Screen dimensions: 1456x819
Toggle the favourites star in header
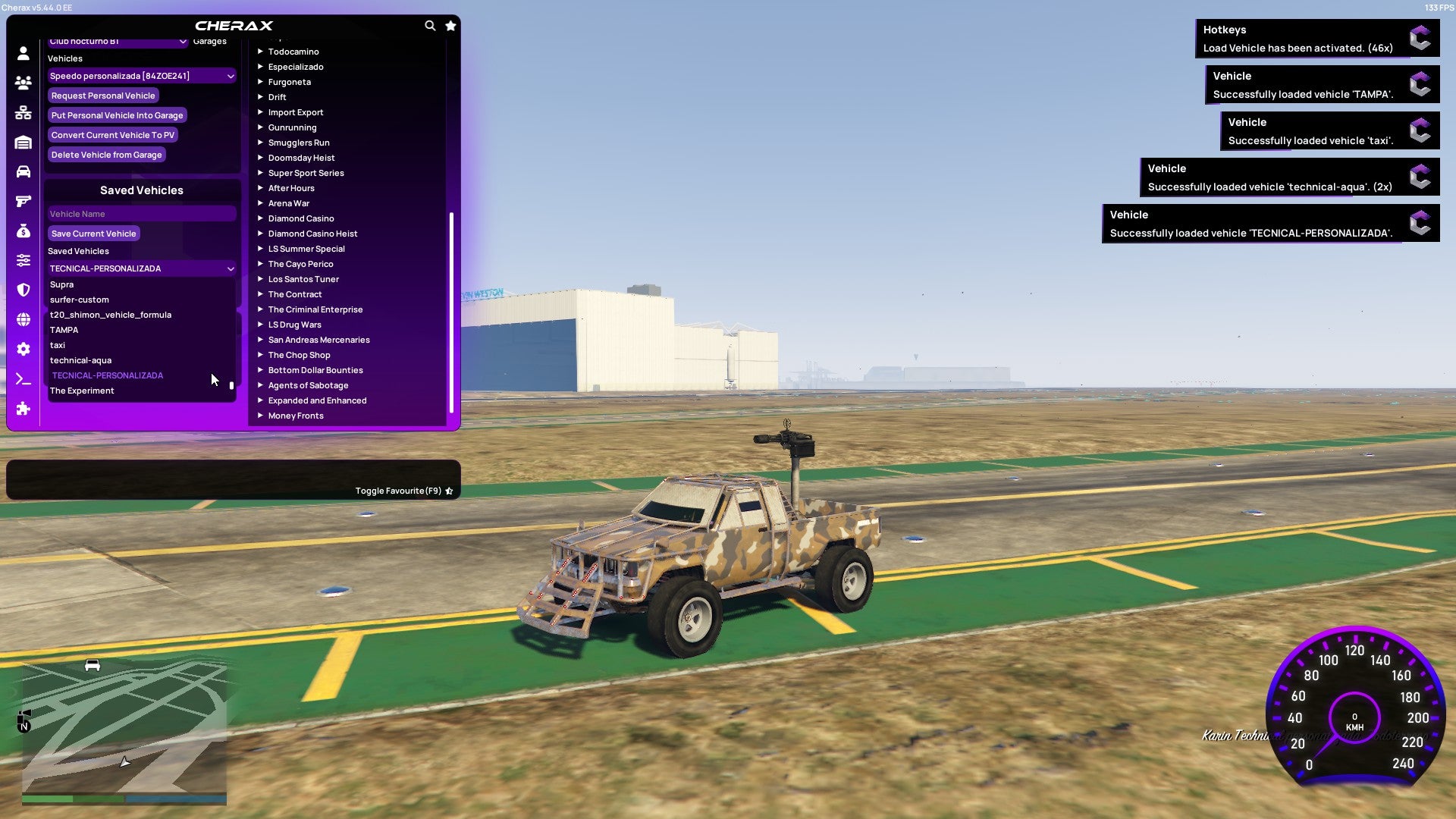450,25
